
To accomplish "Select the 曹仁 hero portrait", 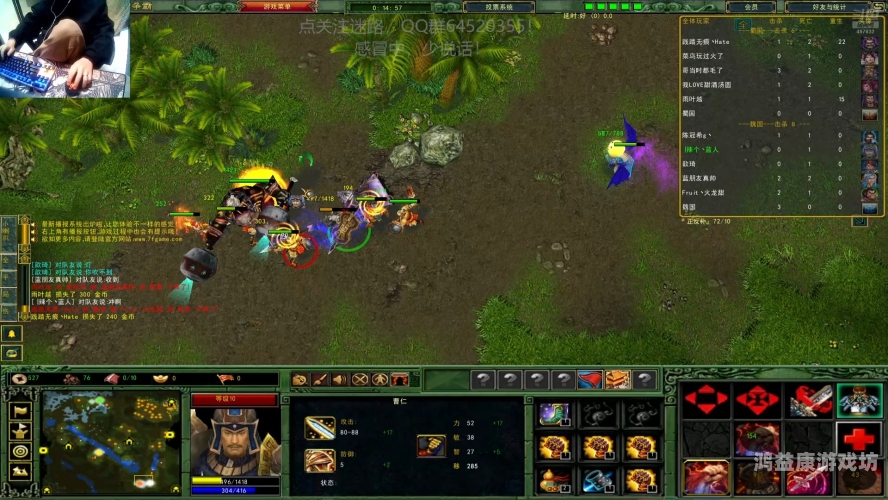I will [235, 441].
